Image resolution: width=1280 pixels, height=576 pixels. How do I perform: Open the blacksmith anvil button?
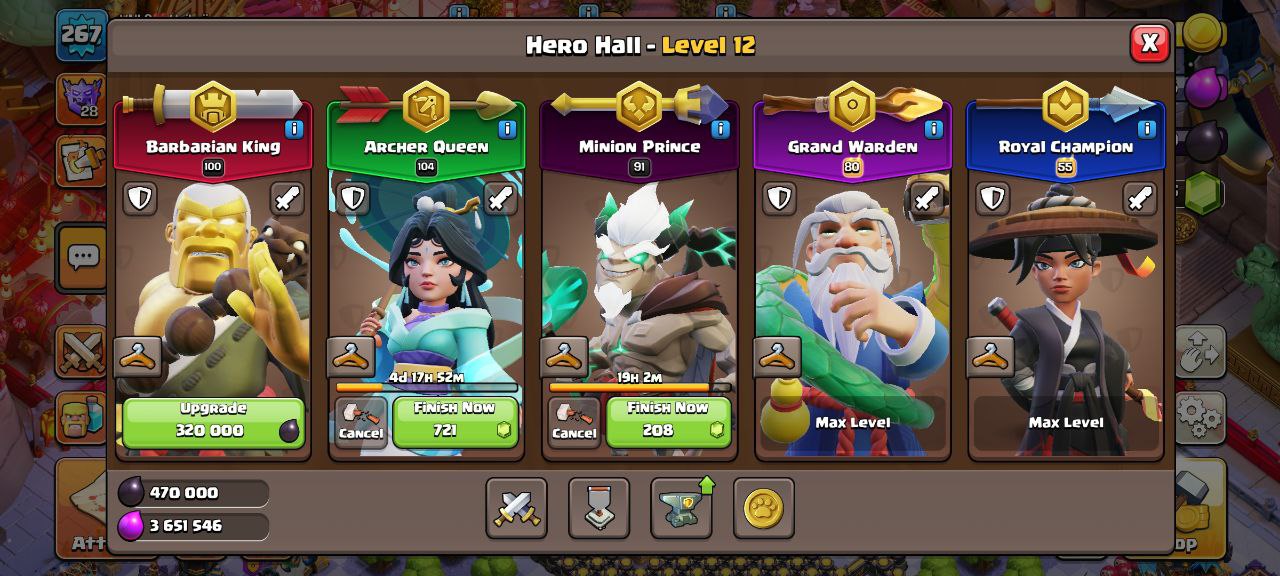(x=682, y=508)
